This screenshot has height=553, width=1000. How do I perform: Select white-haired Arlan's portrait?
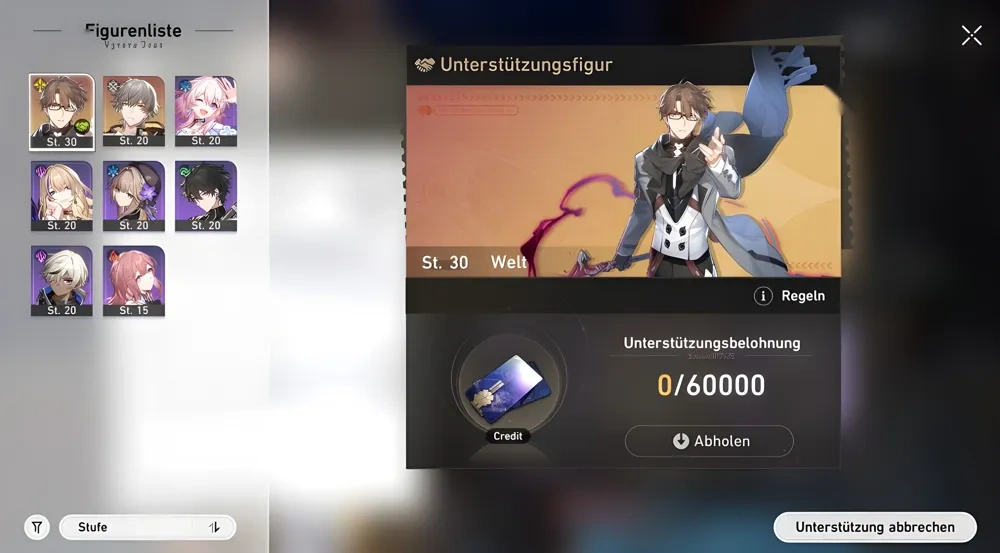62,281
